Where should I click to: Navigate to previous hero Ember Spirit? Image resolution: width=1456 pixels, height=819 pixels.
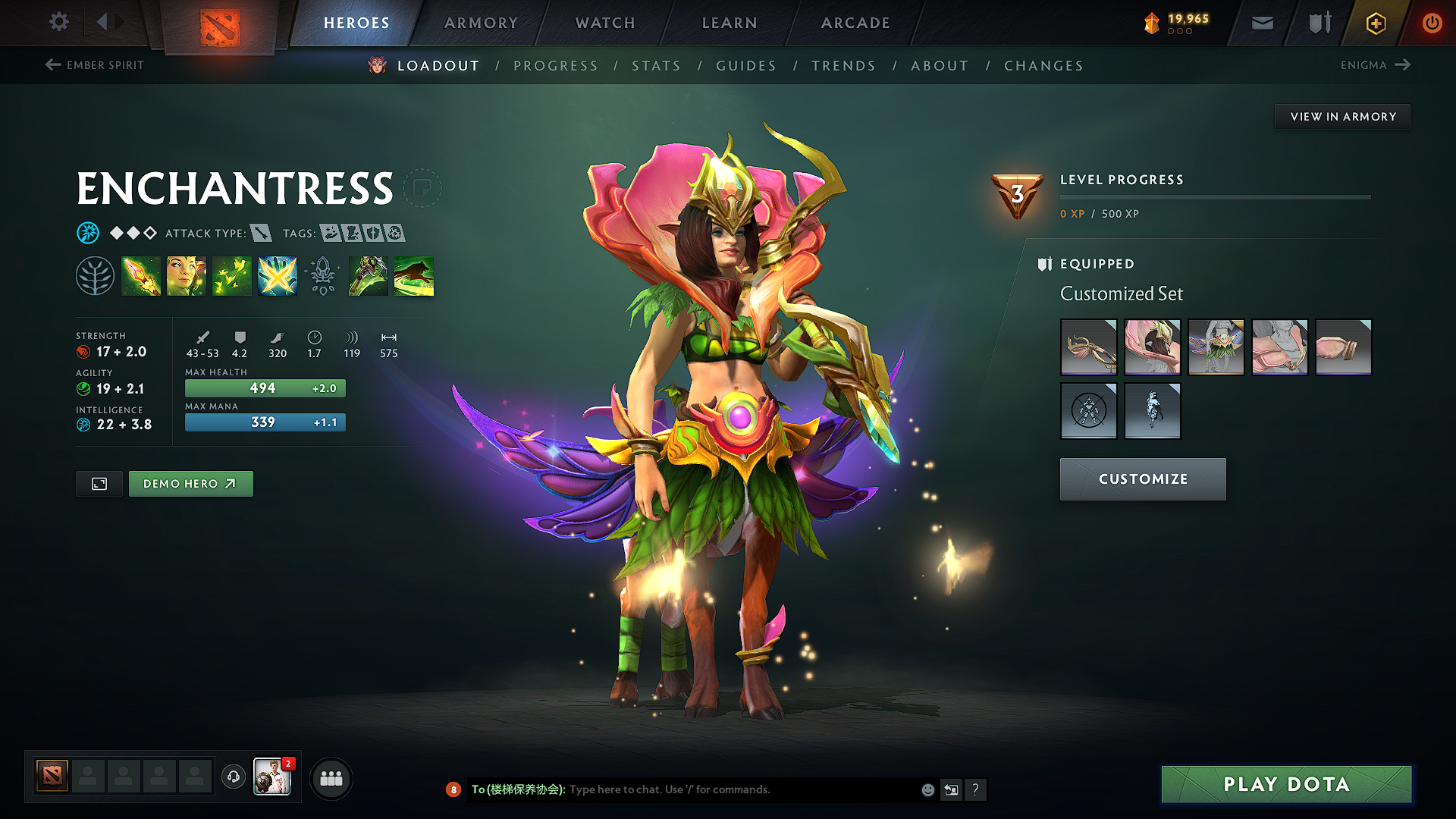(95, 65)
